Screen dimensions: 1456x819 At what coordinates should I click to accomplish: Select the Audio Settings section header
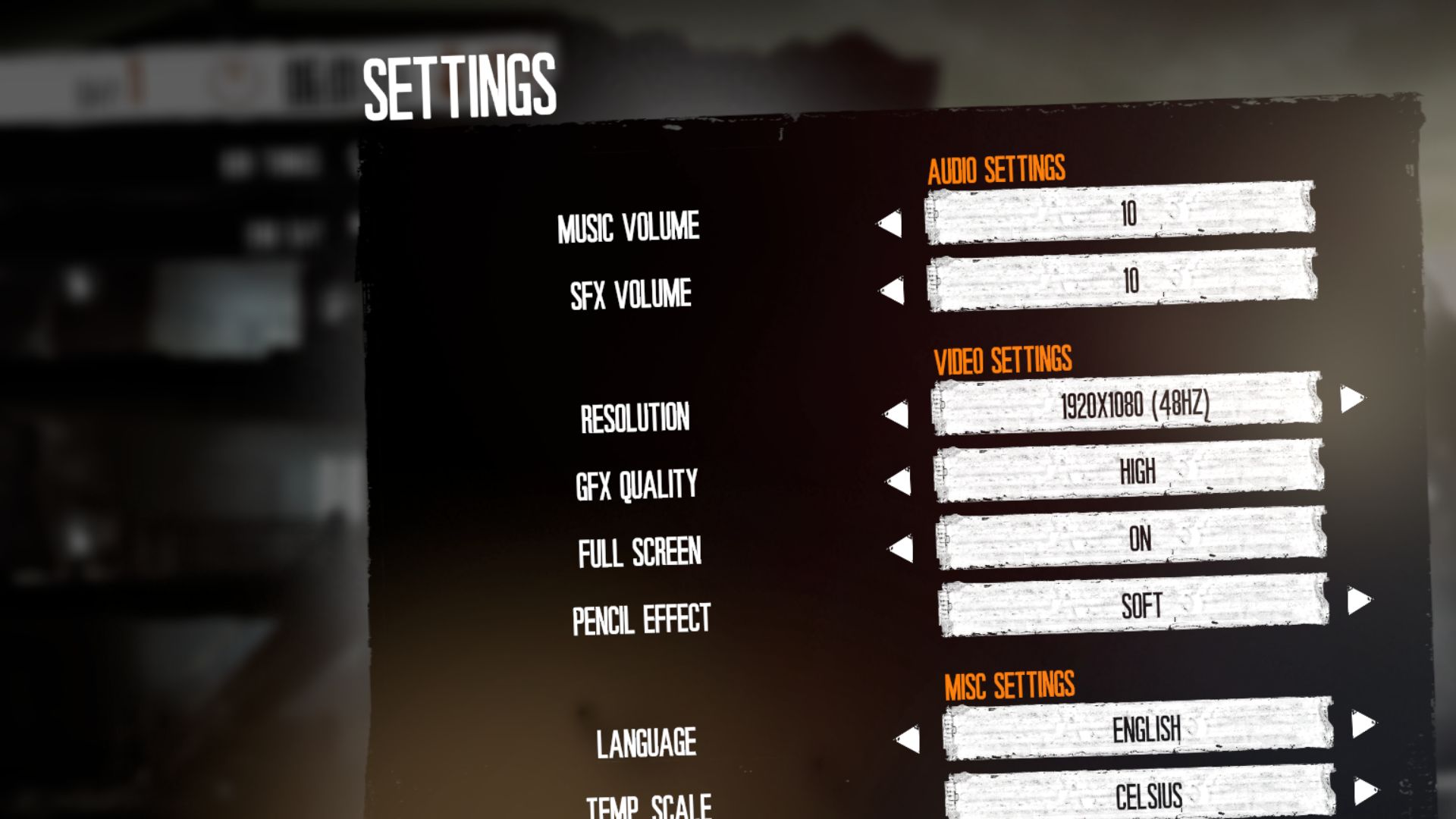[996, 169]
